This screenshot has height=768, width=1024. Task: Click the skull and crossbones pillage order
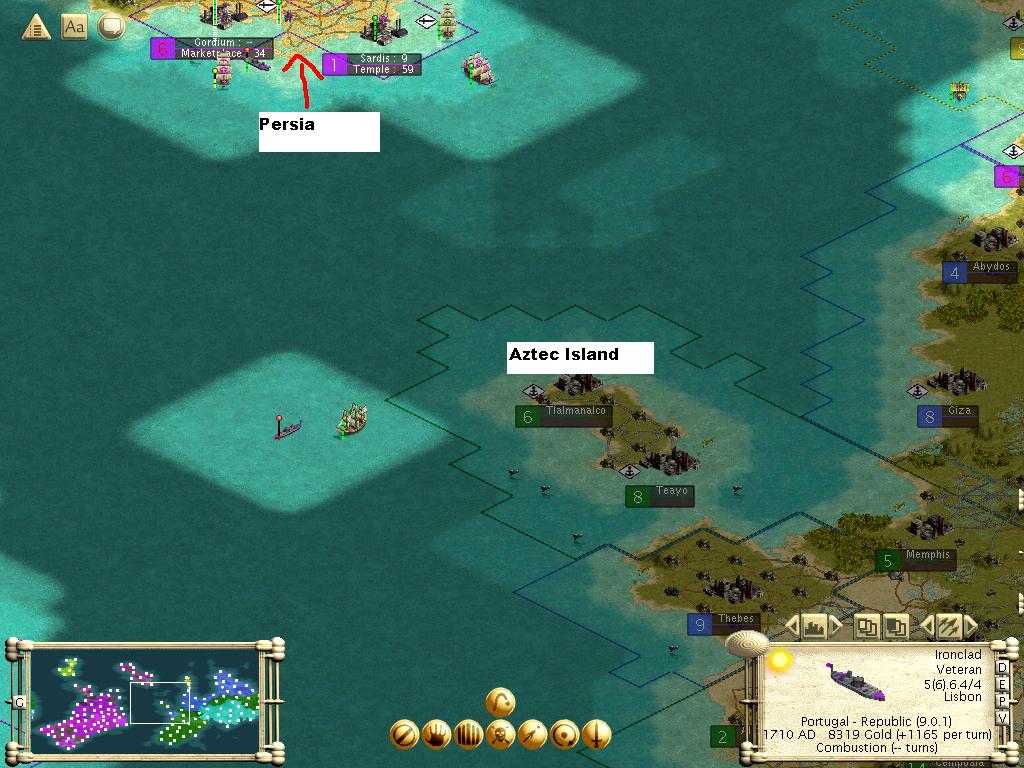501,735
